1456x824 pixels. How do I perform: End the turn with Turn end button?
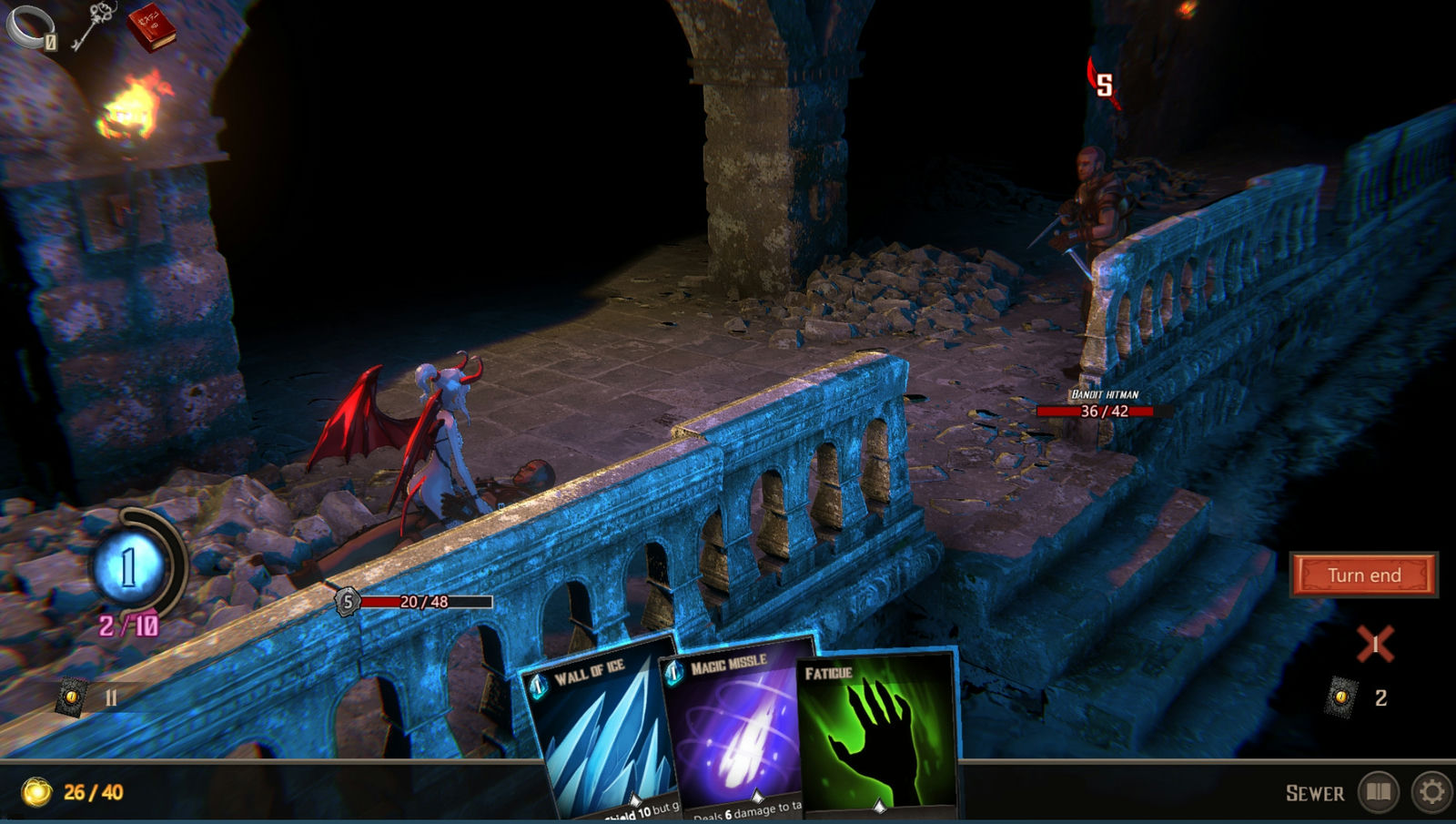click(1363, 575)
